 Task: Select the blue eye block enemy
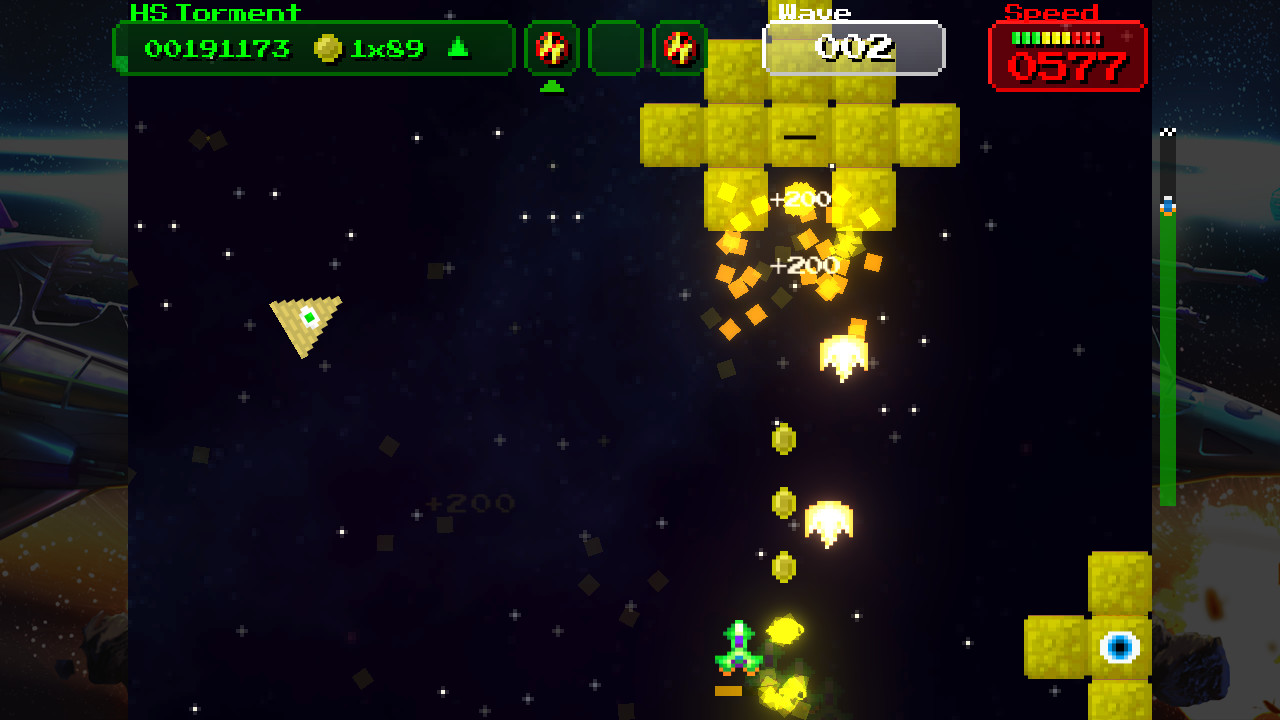(1122, 649)
